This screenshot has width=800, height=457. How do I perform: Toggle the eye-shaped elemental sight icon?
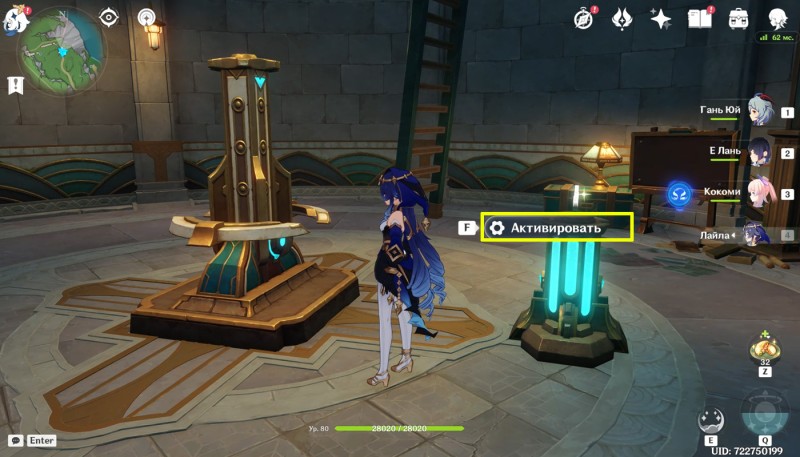(x=109, y=18)
